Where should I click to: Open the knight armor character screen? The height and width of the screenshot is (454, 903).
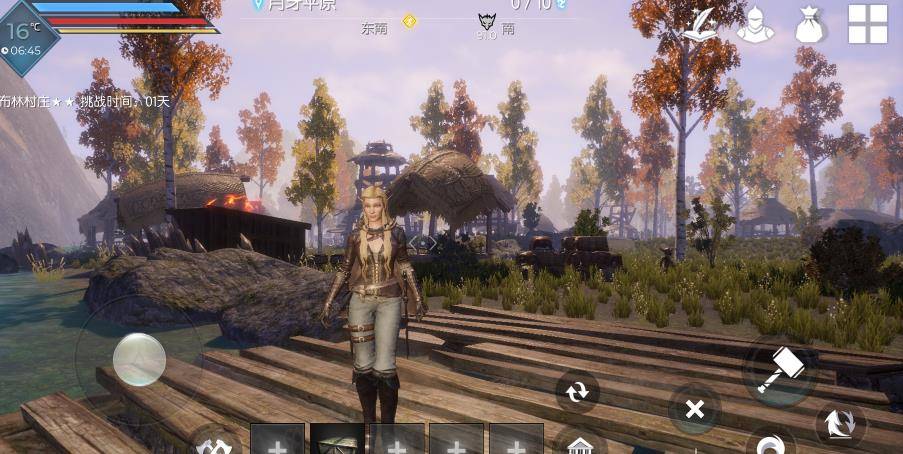[755, 25]
